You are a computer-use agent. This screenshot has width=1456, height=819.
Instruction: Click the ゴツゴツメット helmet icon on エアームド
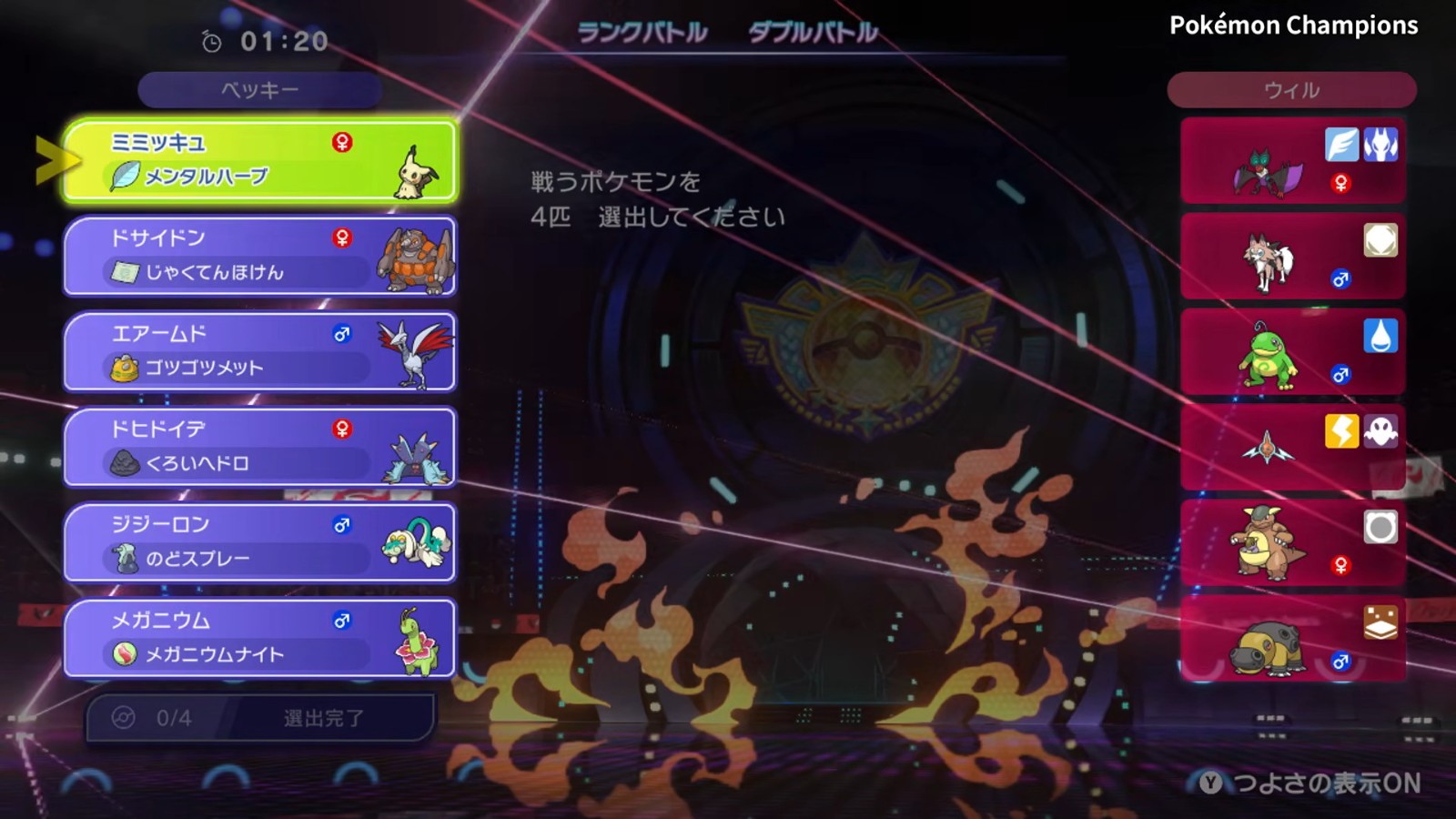pyautogui.click(x=124, y=368)
